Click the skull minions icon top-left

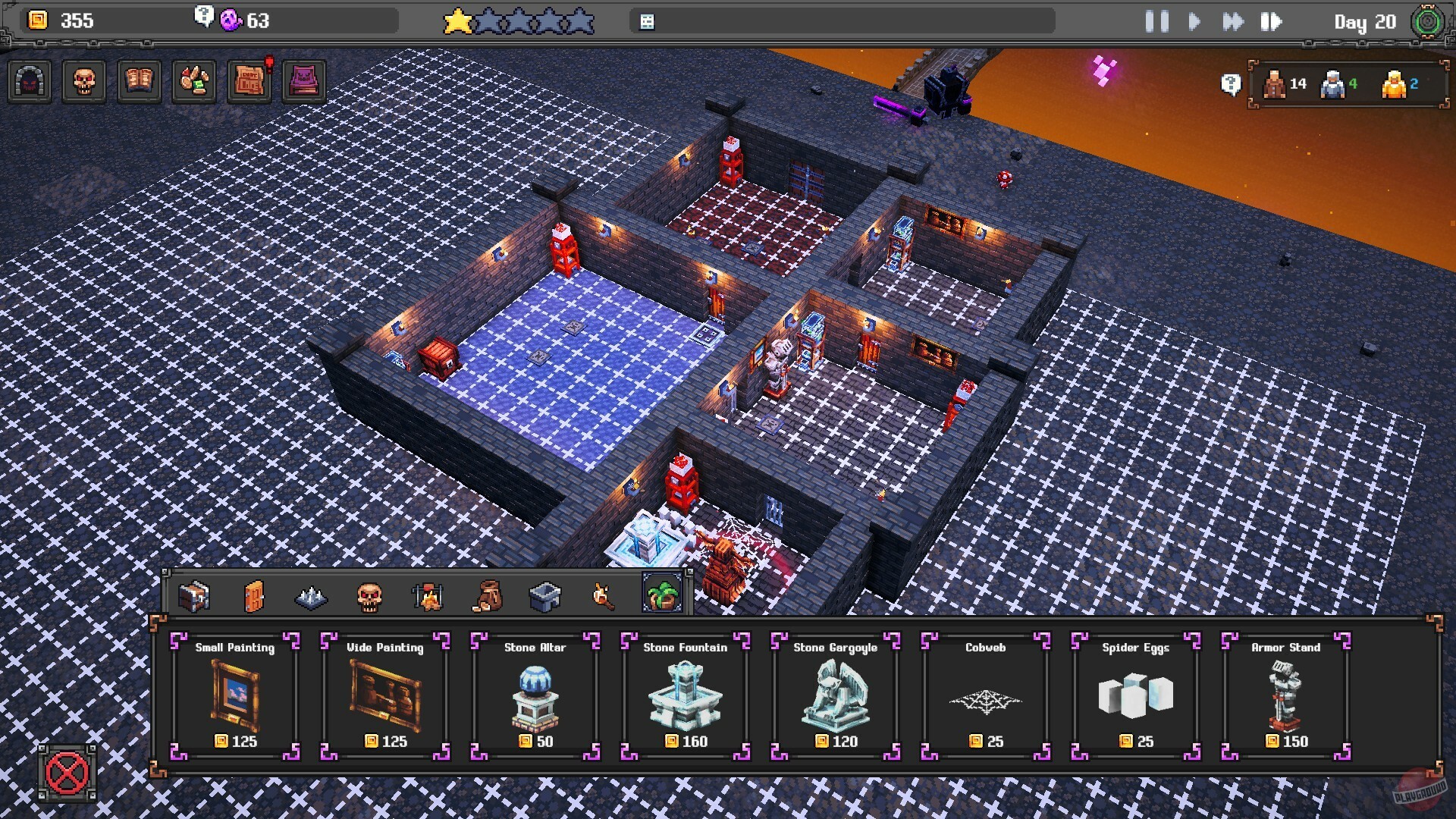85,81
